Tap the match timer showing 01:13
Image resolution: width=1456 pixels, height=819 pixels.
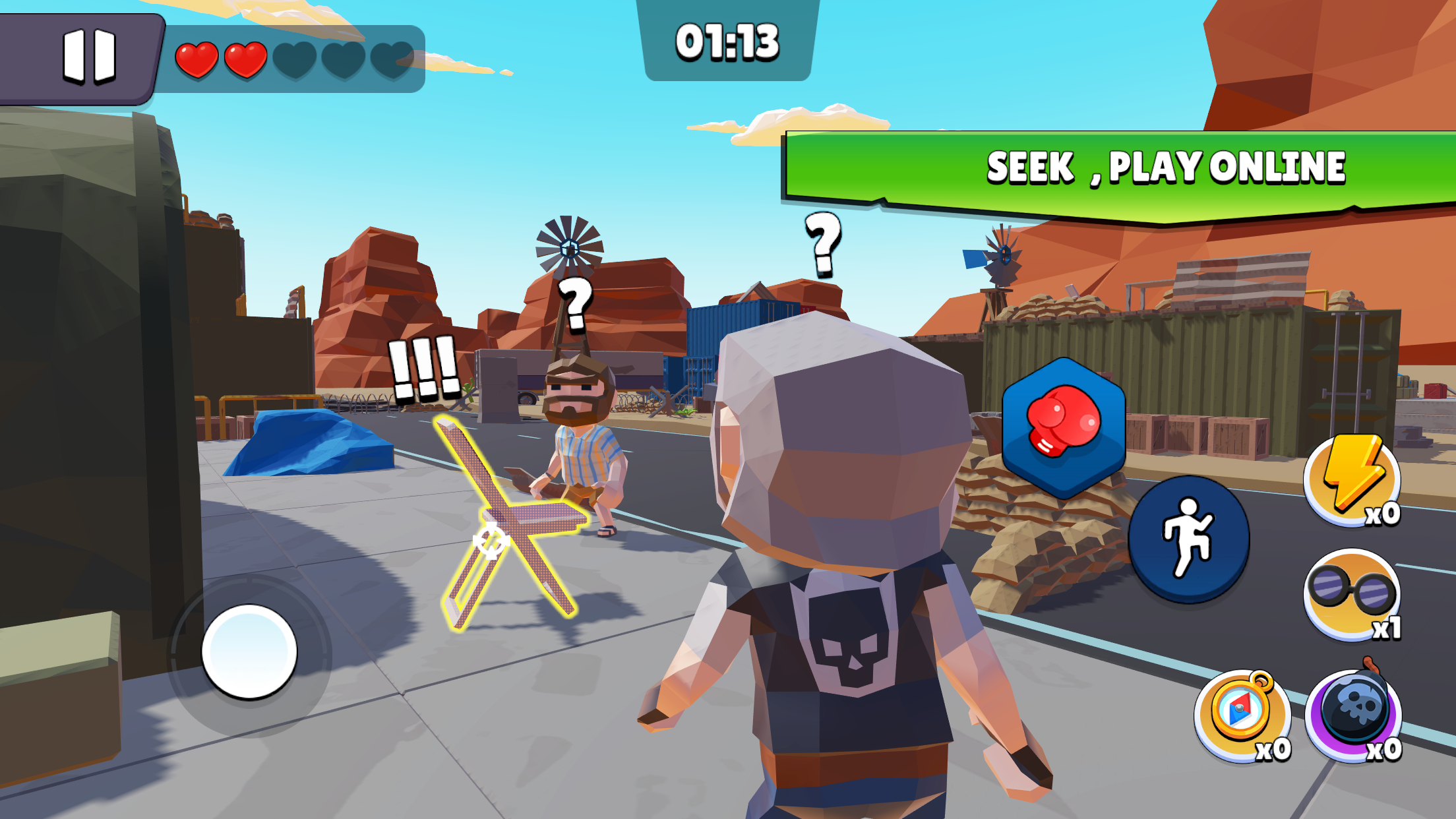pos(728,41)
